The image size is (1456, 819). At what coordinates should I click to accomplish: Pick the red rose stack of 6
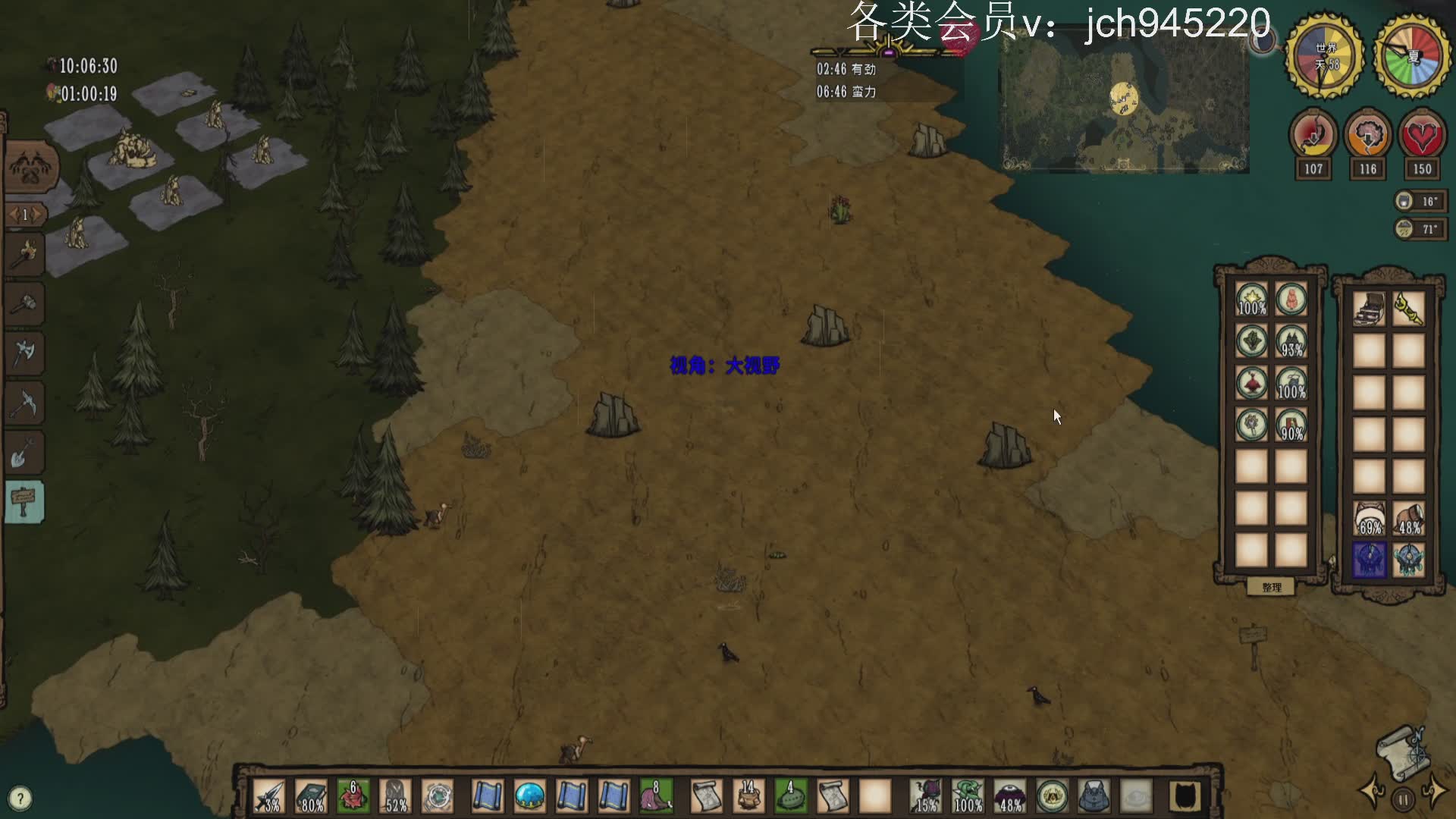[353, 797]
